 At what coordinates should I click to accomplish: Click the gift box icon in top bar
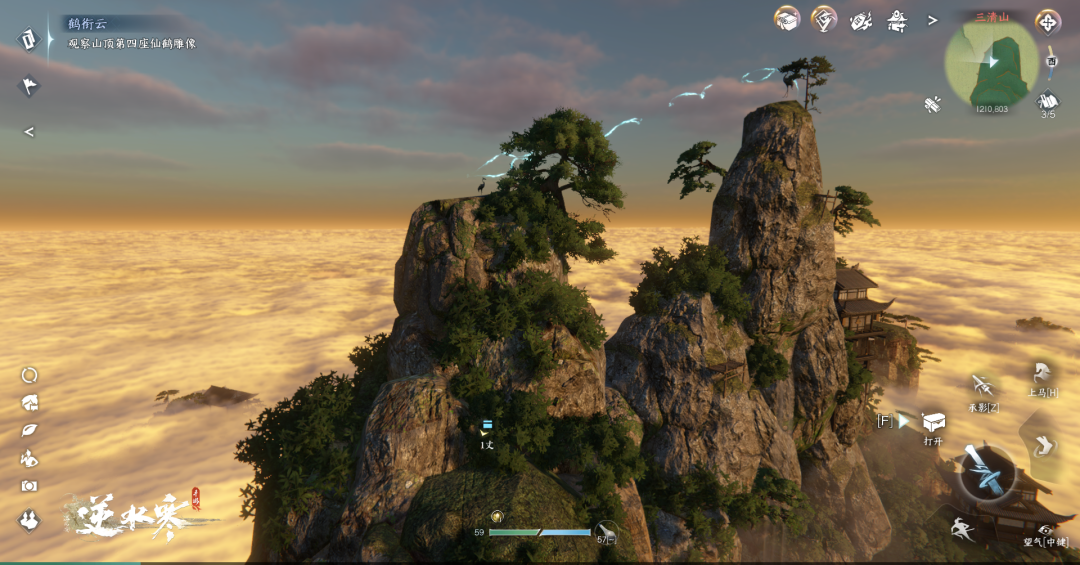point(787,19)
